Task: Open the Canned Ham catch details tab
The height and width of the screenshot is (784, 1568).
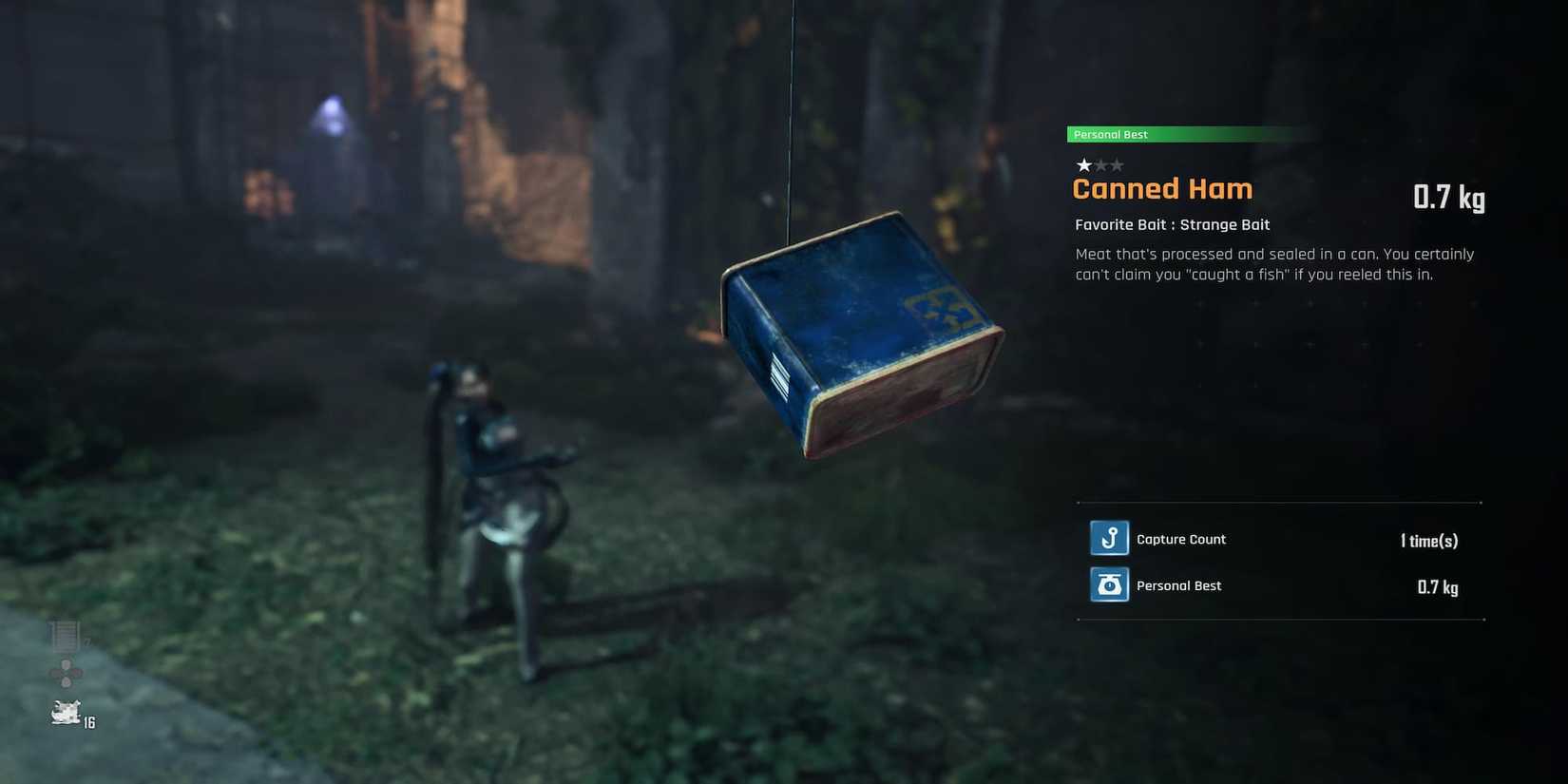Action: pyautogui.click(x=1161, y=188)
